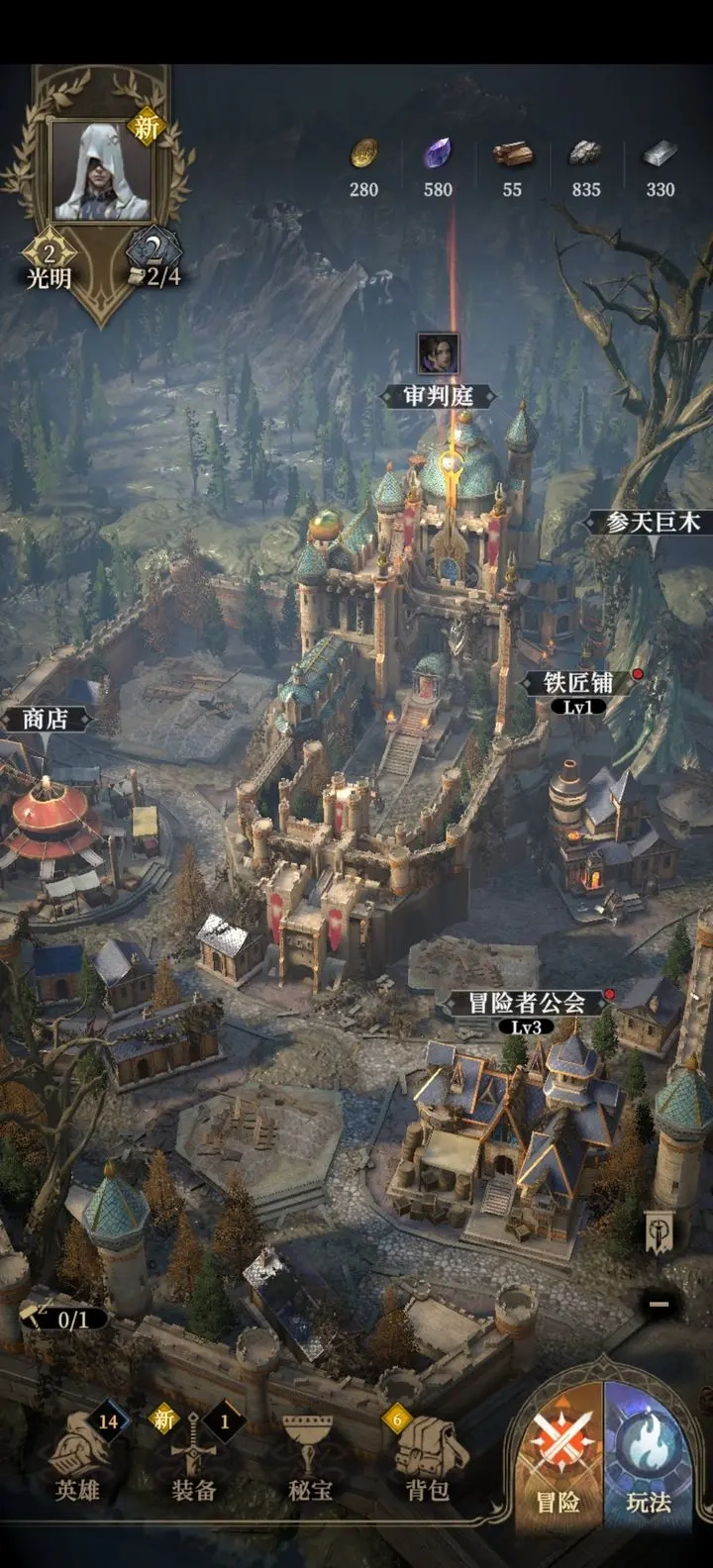Select the 参天巨木 giant tree label
The image size is (713, 1568).
654,522
